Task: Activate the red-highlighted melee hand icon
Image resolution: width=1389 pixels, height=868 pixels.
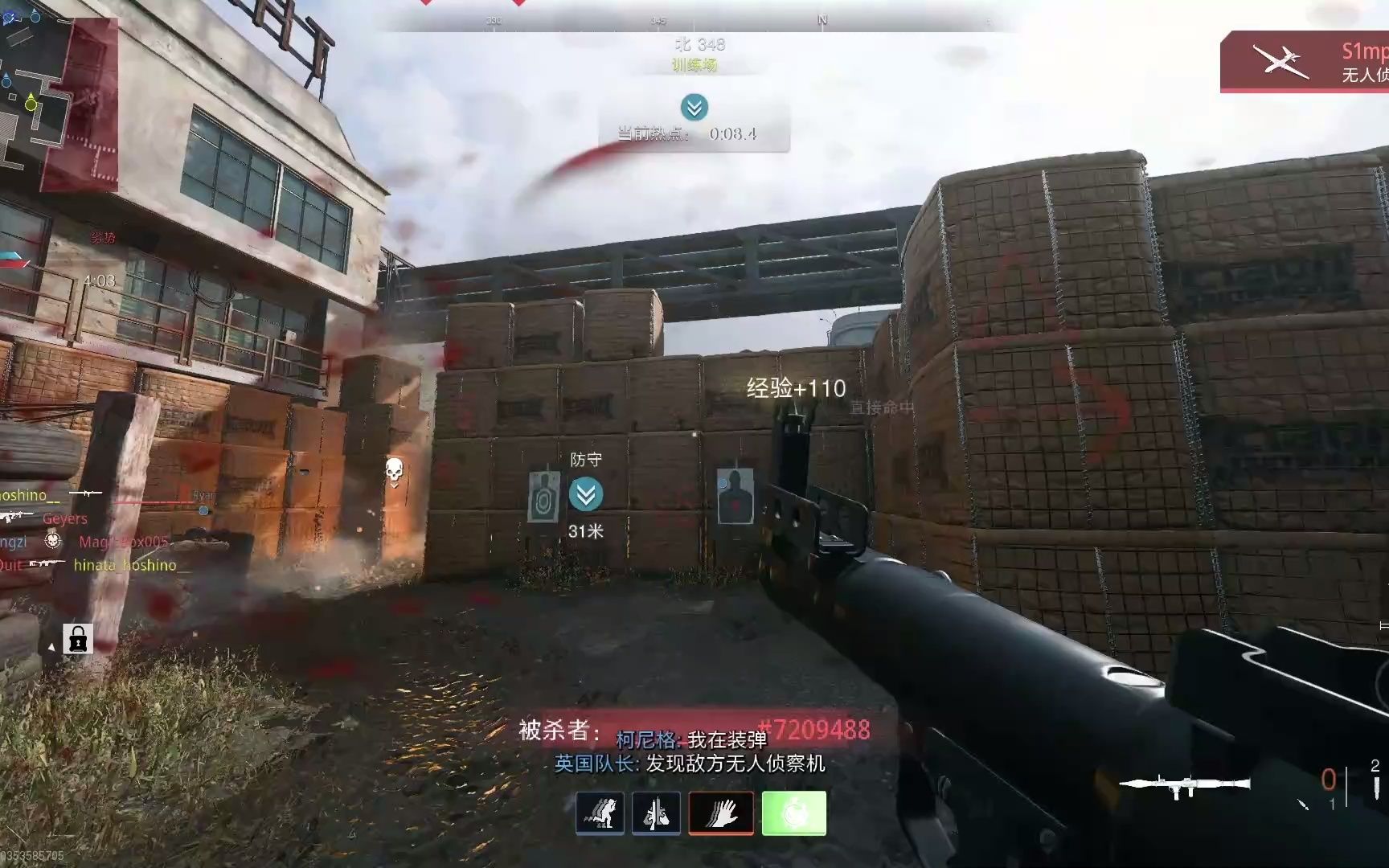Action: tap(721, 813)
